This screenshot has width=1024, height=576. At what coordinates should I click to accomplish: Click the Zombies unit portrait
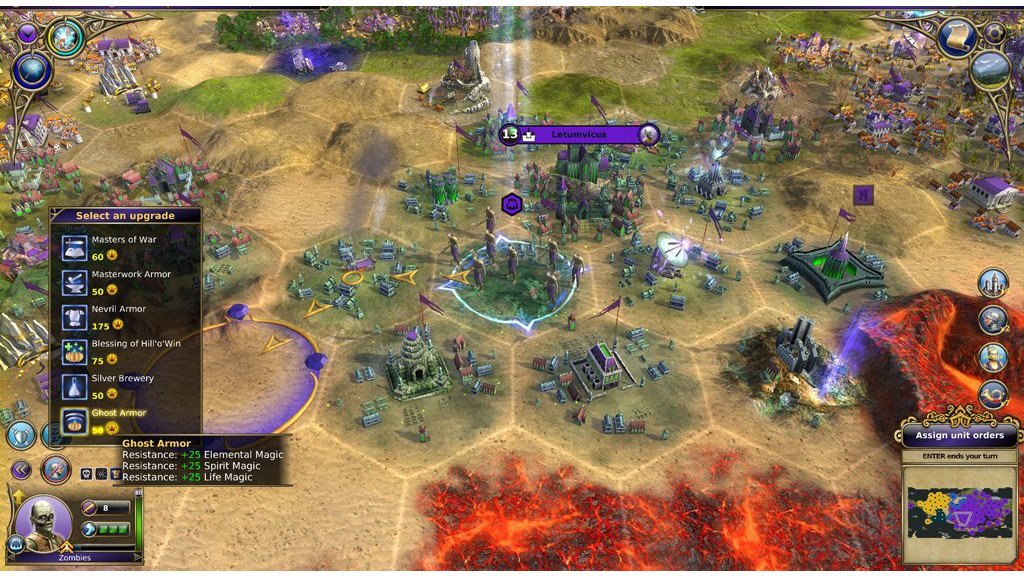43,522
